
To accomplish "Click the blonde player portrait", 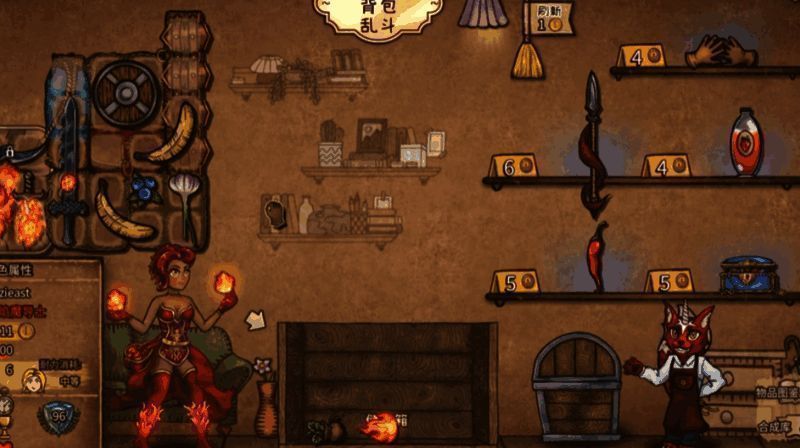I will pos(35,380).
